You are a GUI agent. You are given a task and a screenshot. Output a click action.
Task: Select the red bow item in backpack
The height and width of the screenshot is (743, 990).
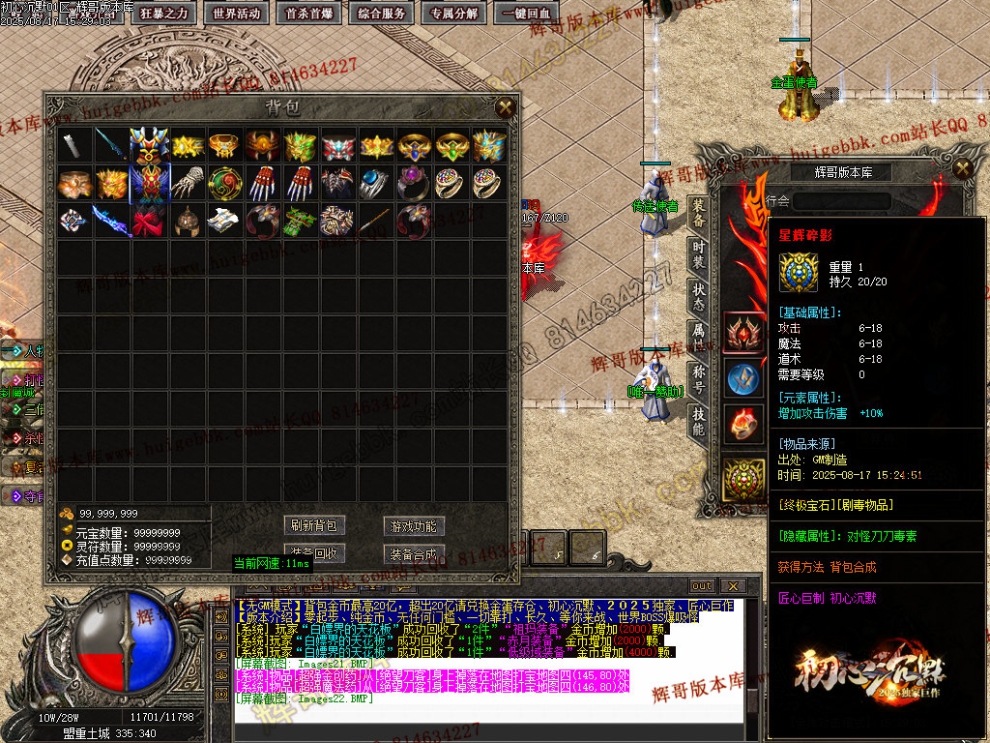click(149, 221)
